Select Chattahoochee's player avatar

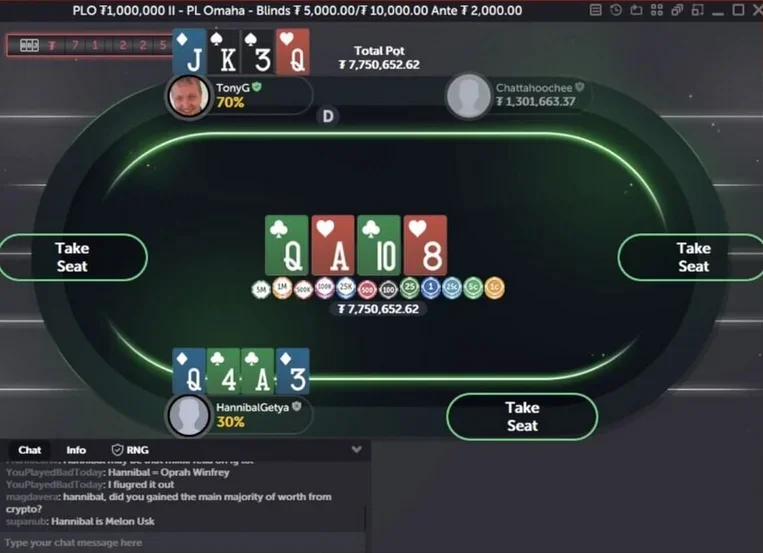468,96
